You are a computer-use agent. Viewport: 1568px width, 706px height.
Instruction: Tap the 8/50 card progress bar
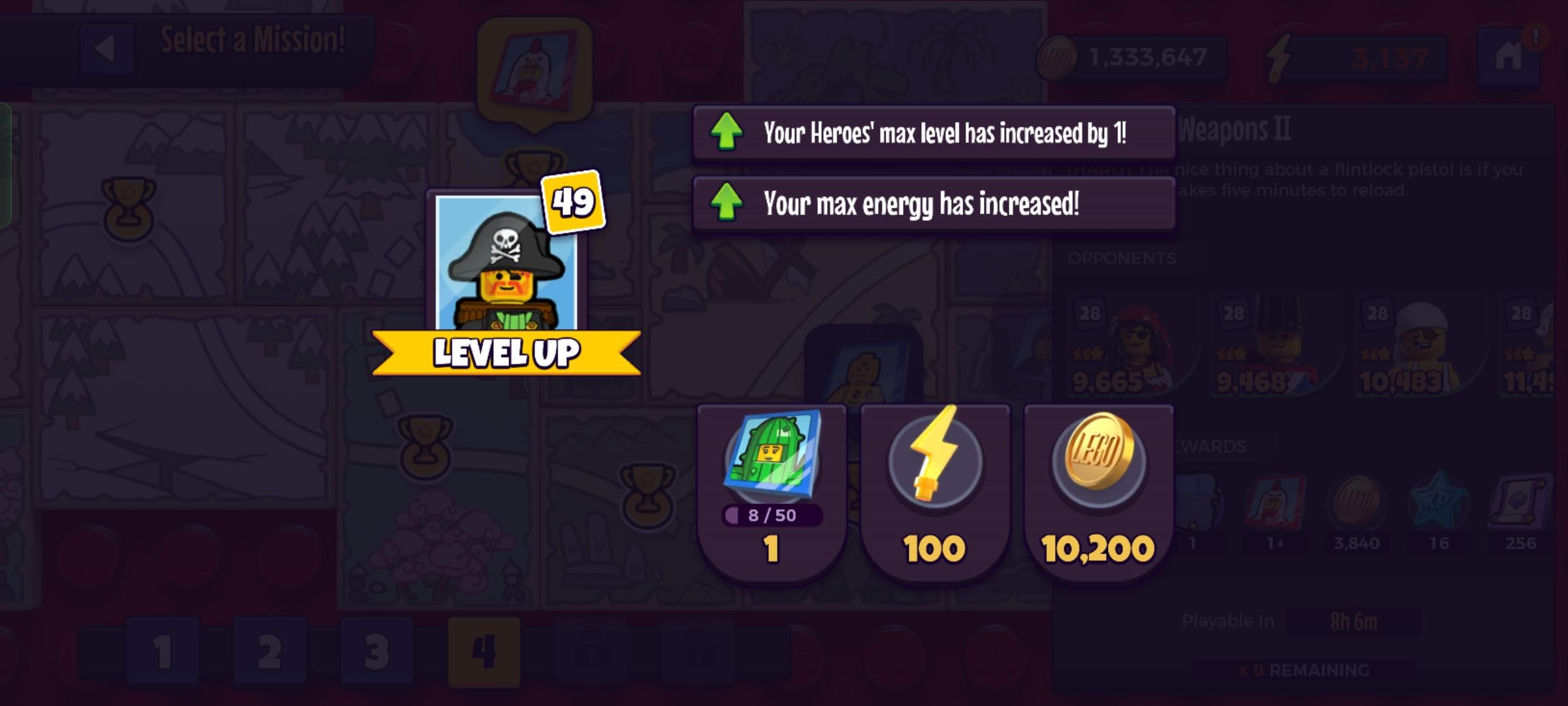pos(771,516)
